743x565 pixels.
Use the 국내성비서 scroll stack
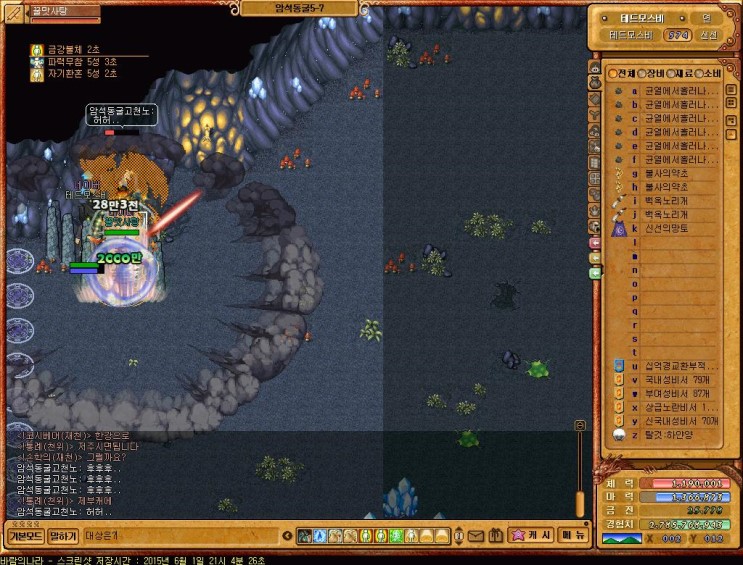click(x=666, y=380)
